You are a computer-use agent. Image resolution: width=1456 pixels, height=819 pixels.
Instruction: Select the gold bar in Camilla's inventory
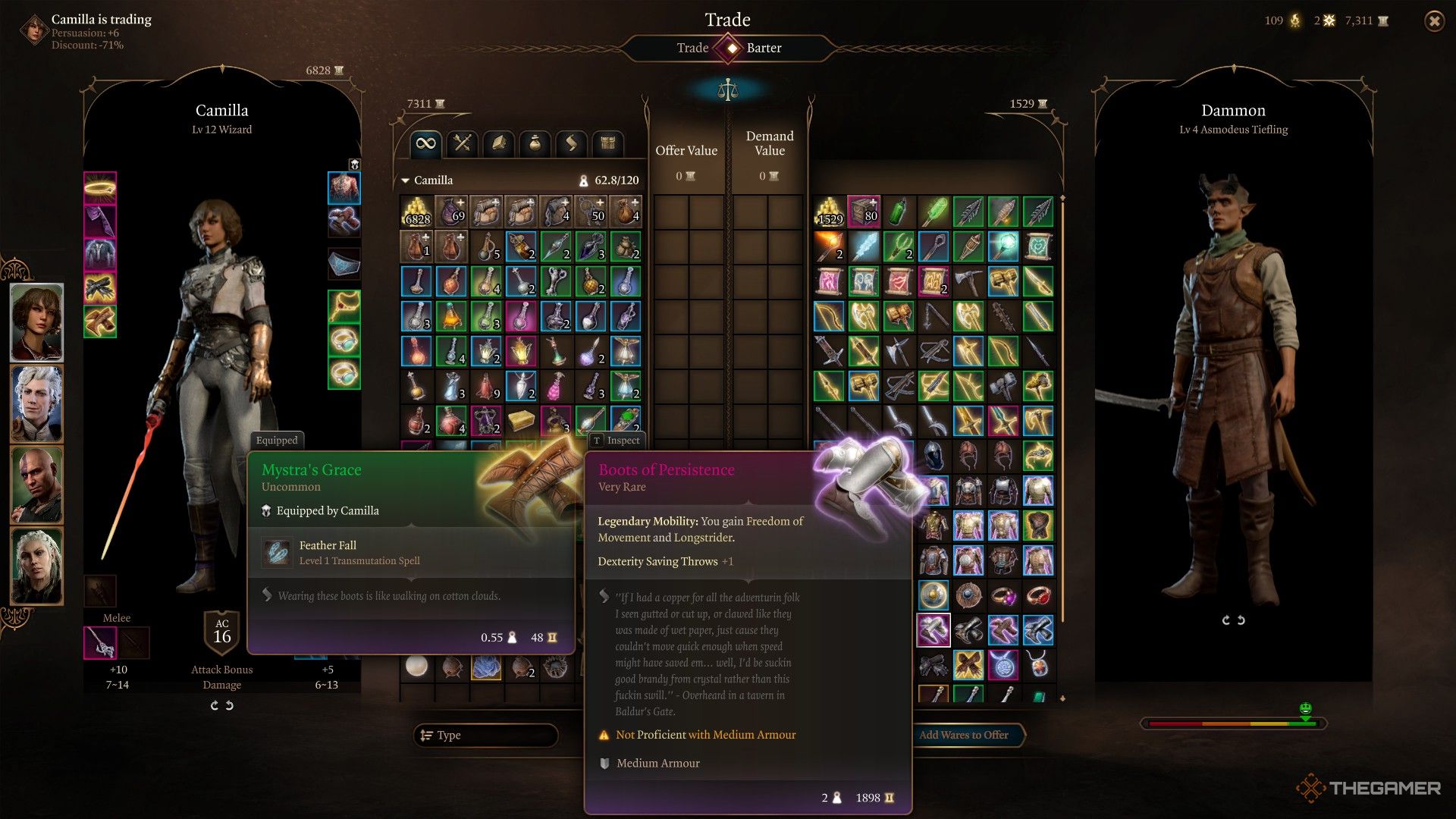click(x=521, y=421)
